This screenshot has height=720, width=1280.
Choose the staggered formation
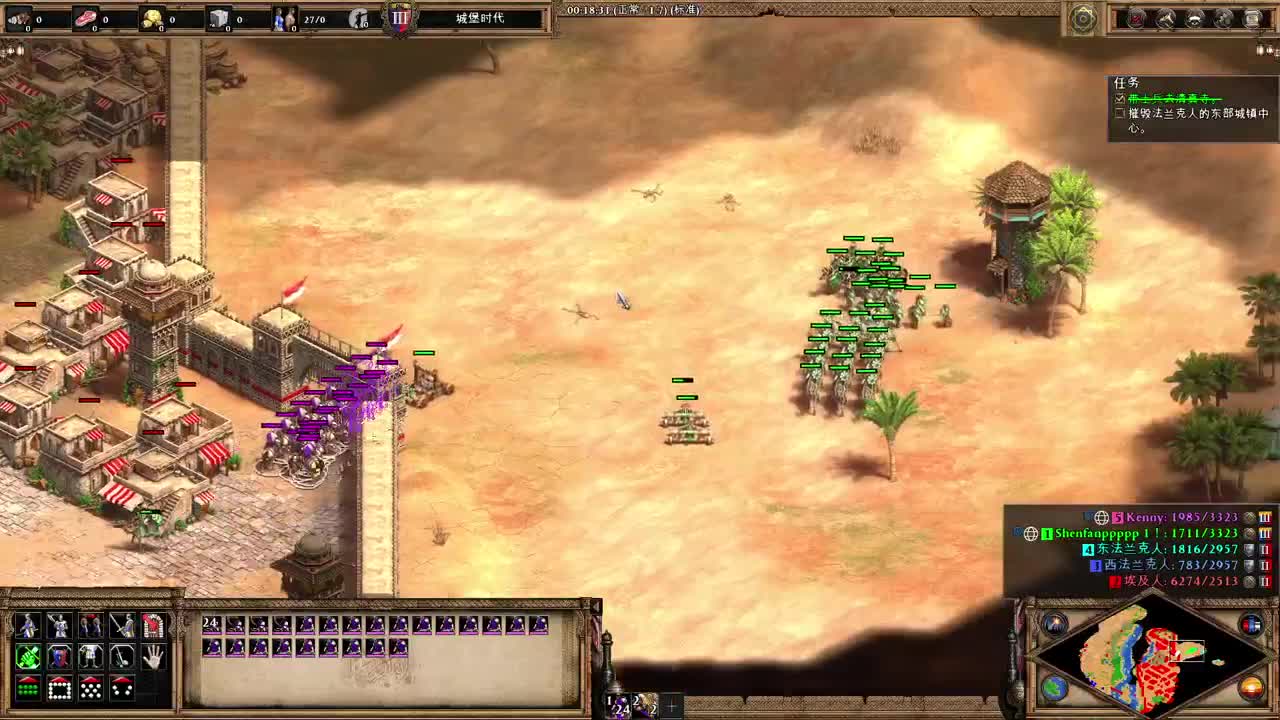tap(91, 688)
